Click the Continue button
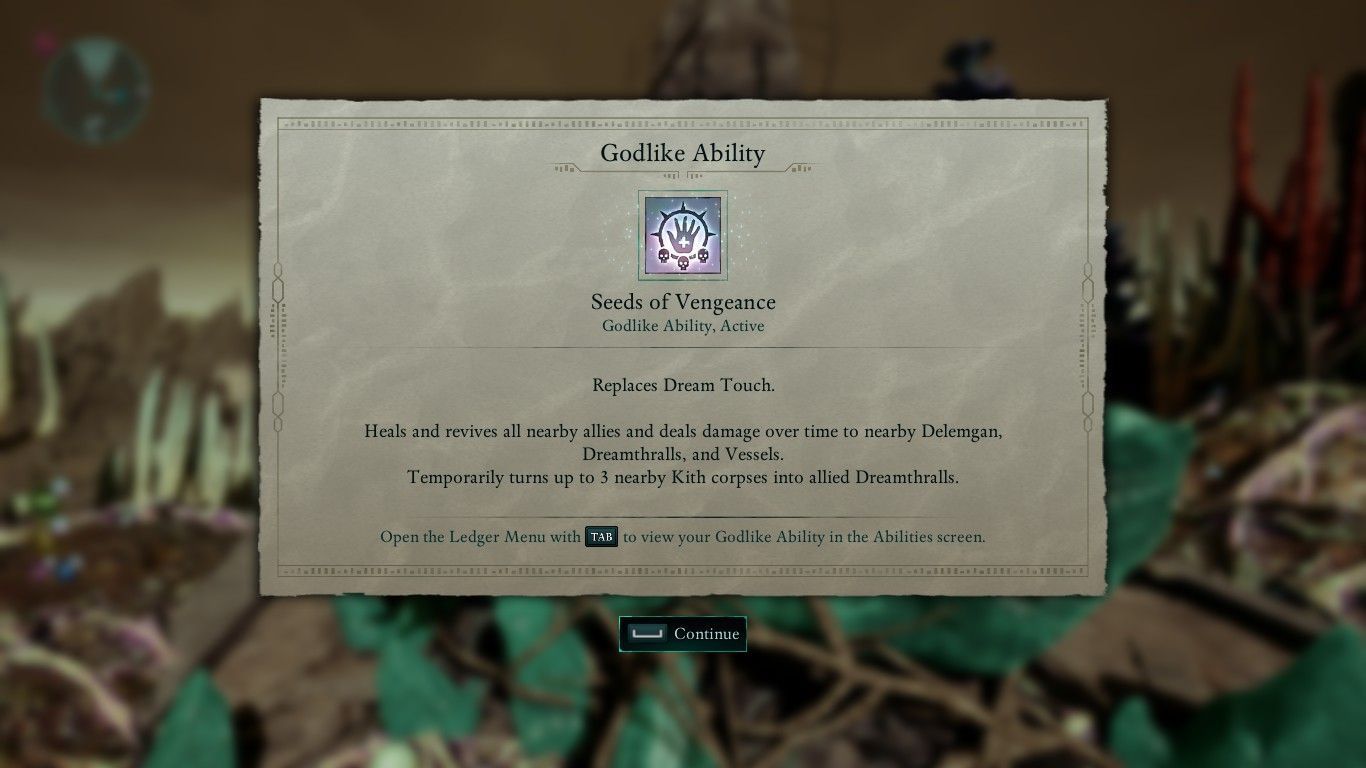This screenshot has height=768, width=1366. pyautogui.click(x=683, y=633)
